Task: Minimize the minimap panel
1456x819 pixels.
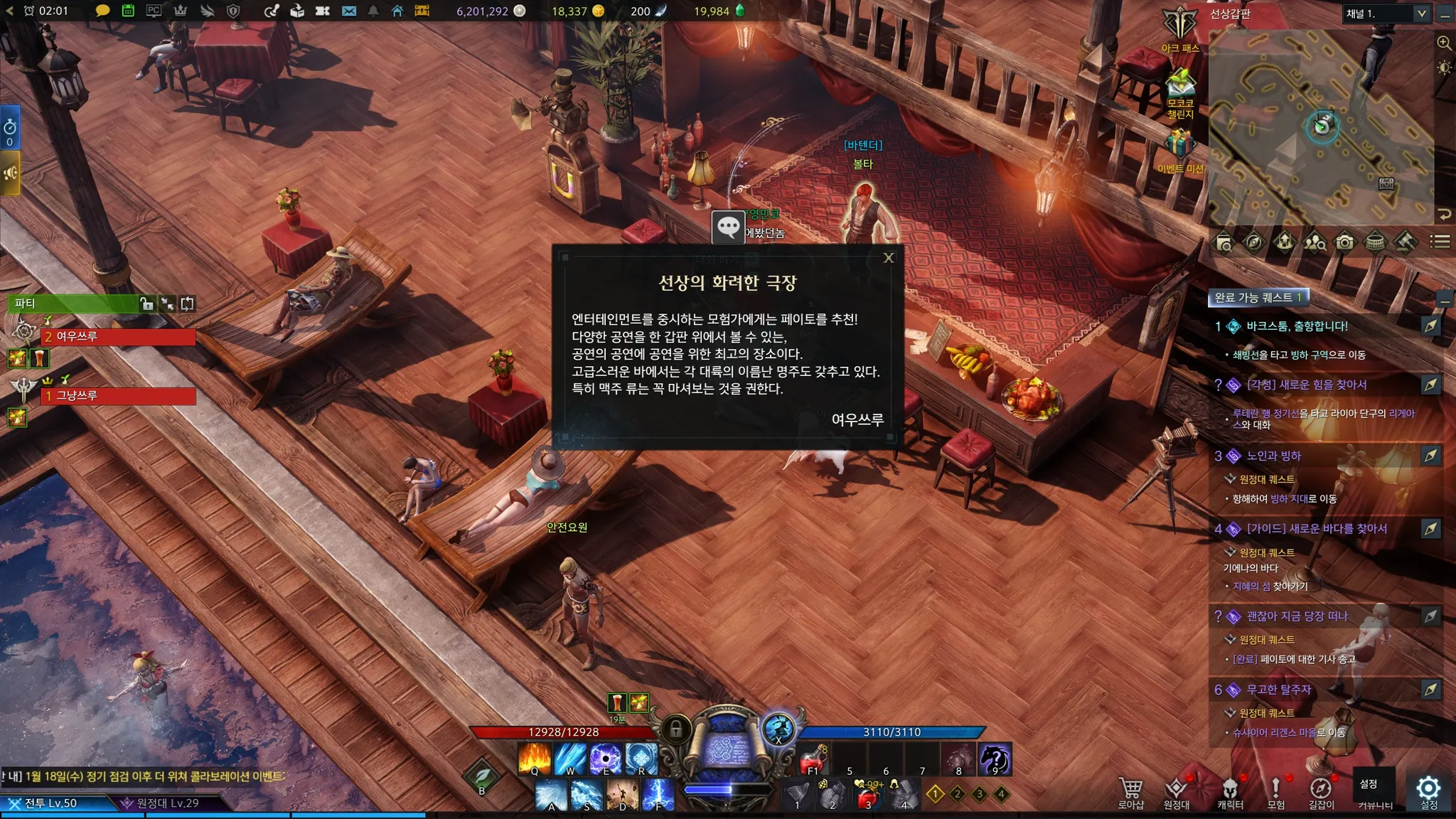Action: [x=1445, y=14]
